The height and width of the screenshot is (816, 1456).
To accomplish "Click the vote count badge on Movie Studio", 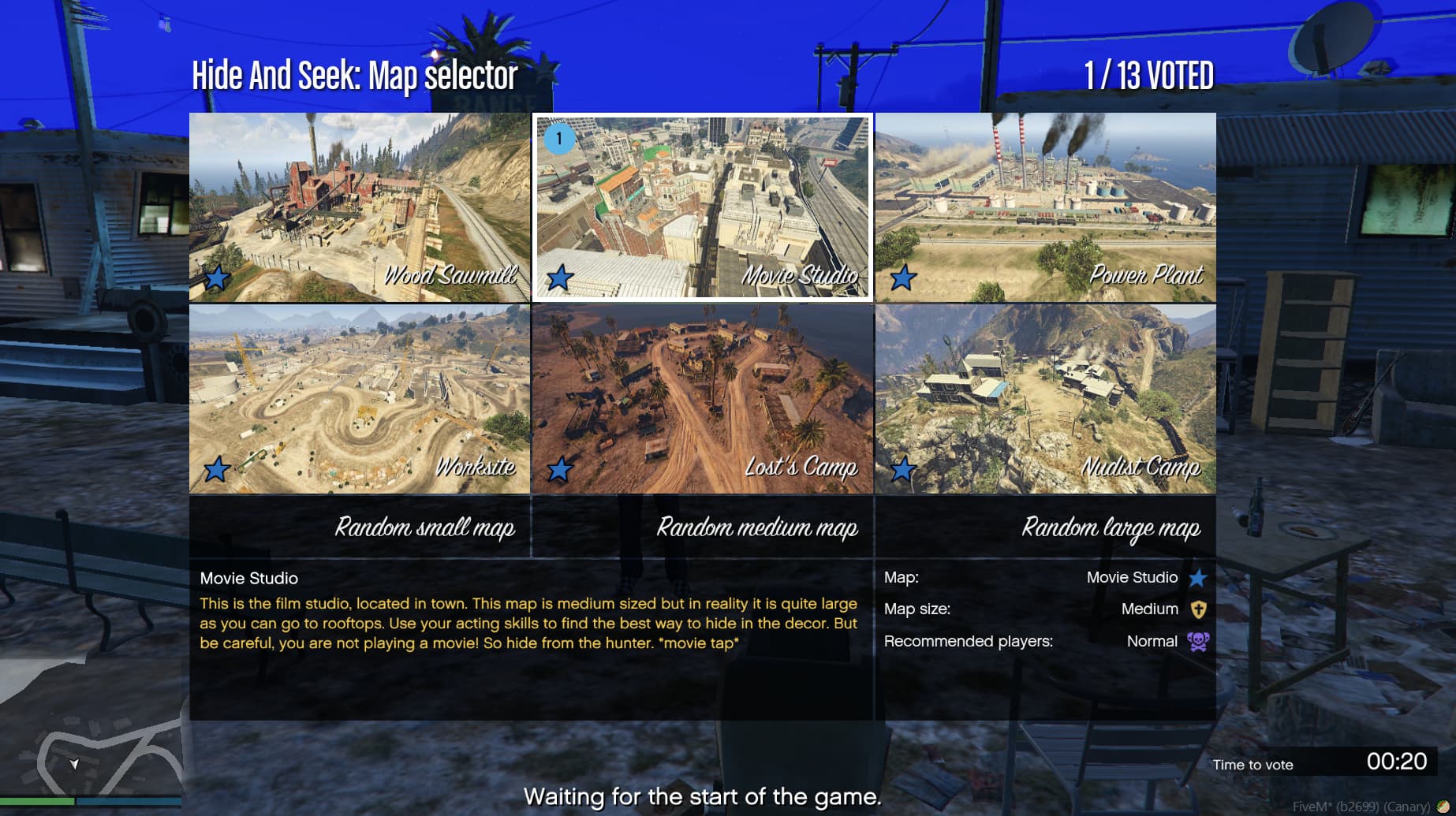I will click(561, 139).
